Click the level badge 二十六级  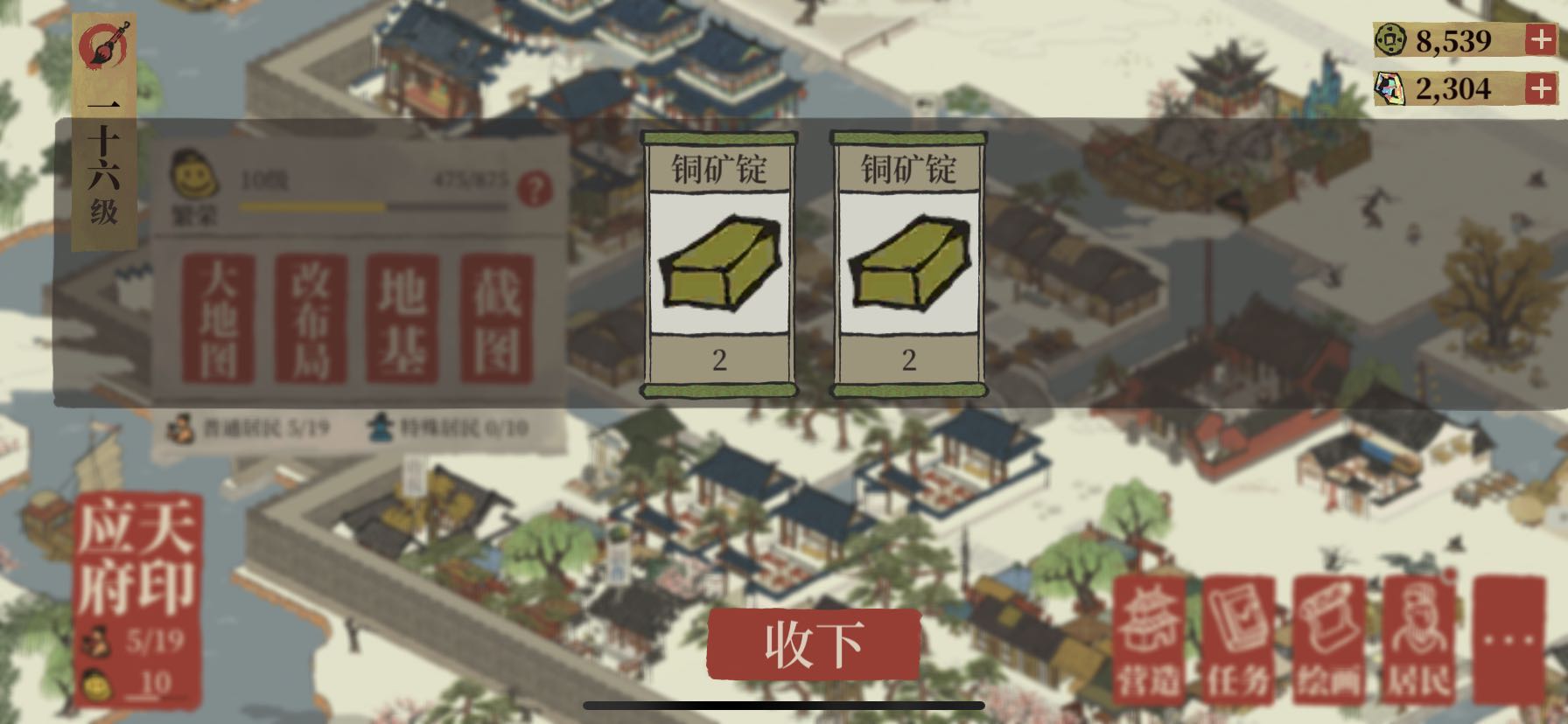[105, 157]
